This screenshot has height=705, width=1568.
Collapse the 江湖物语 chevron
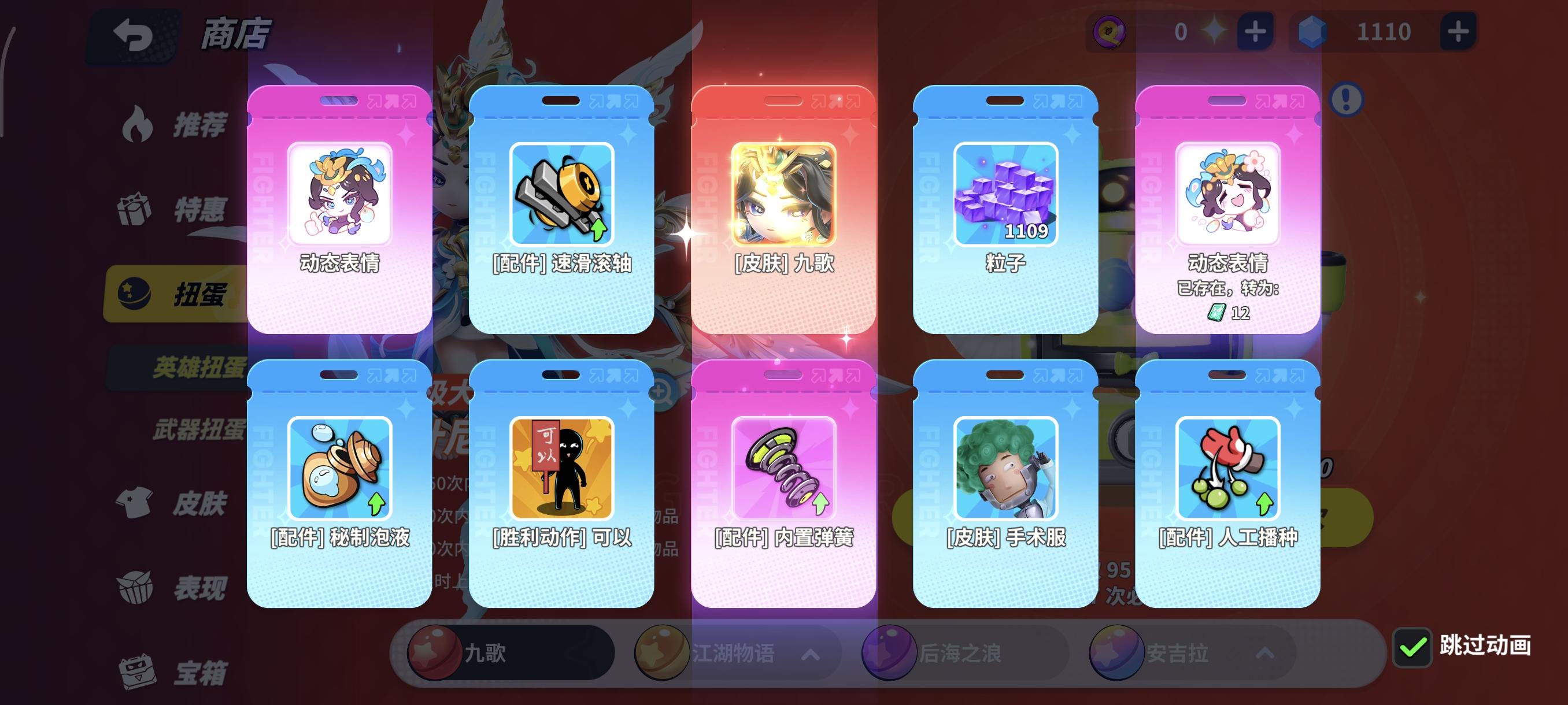pyautogui.click(x=810, y=656)
